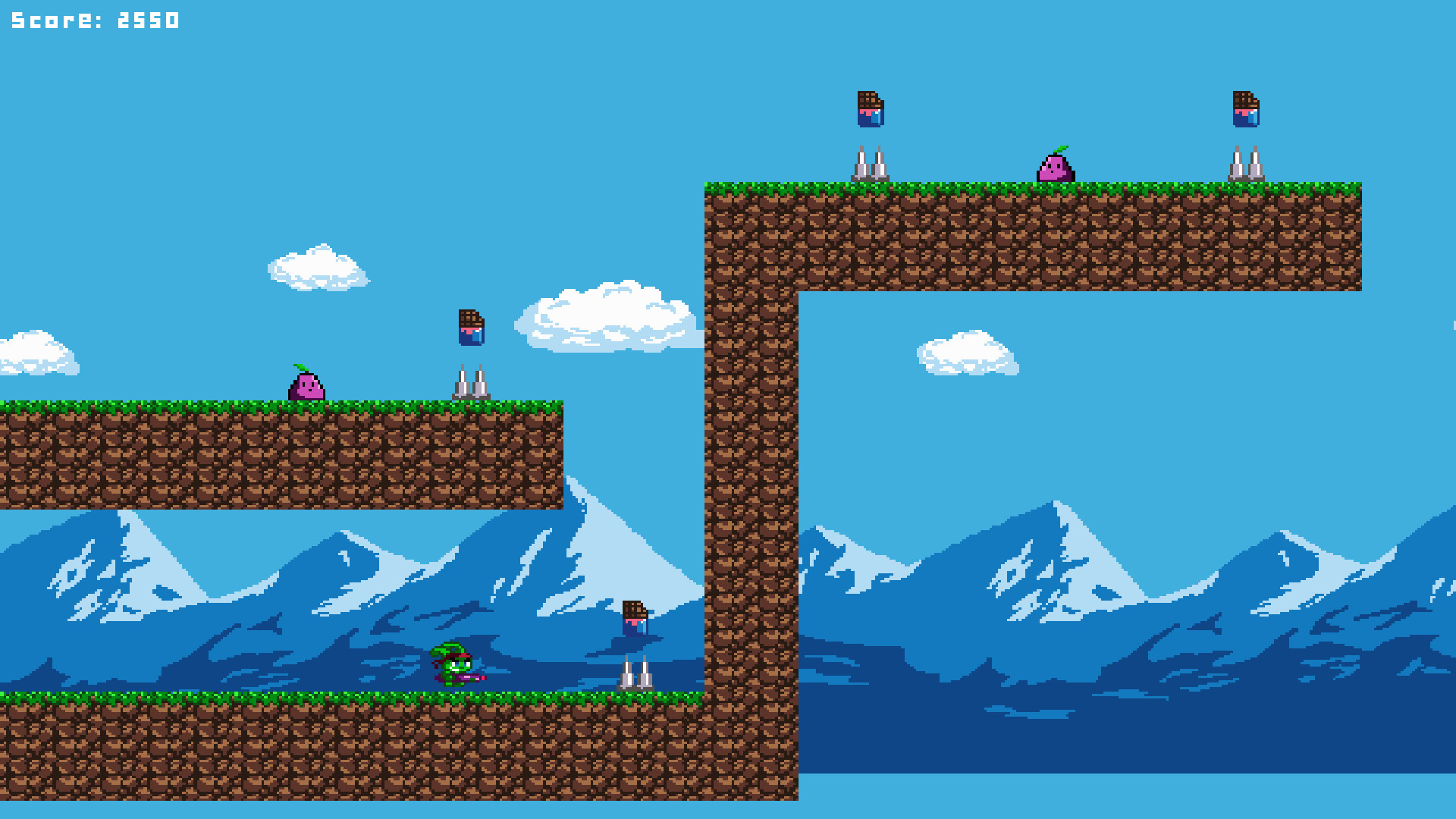Click the digit 2550 in the score counter
Screen dimensions: 1456x819
tap(147, 20)
